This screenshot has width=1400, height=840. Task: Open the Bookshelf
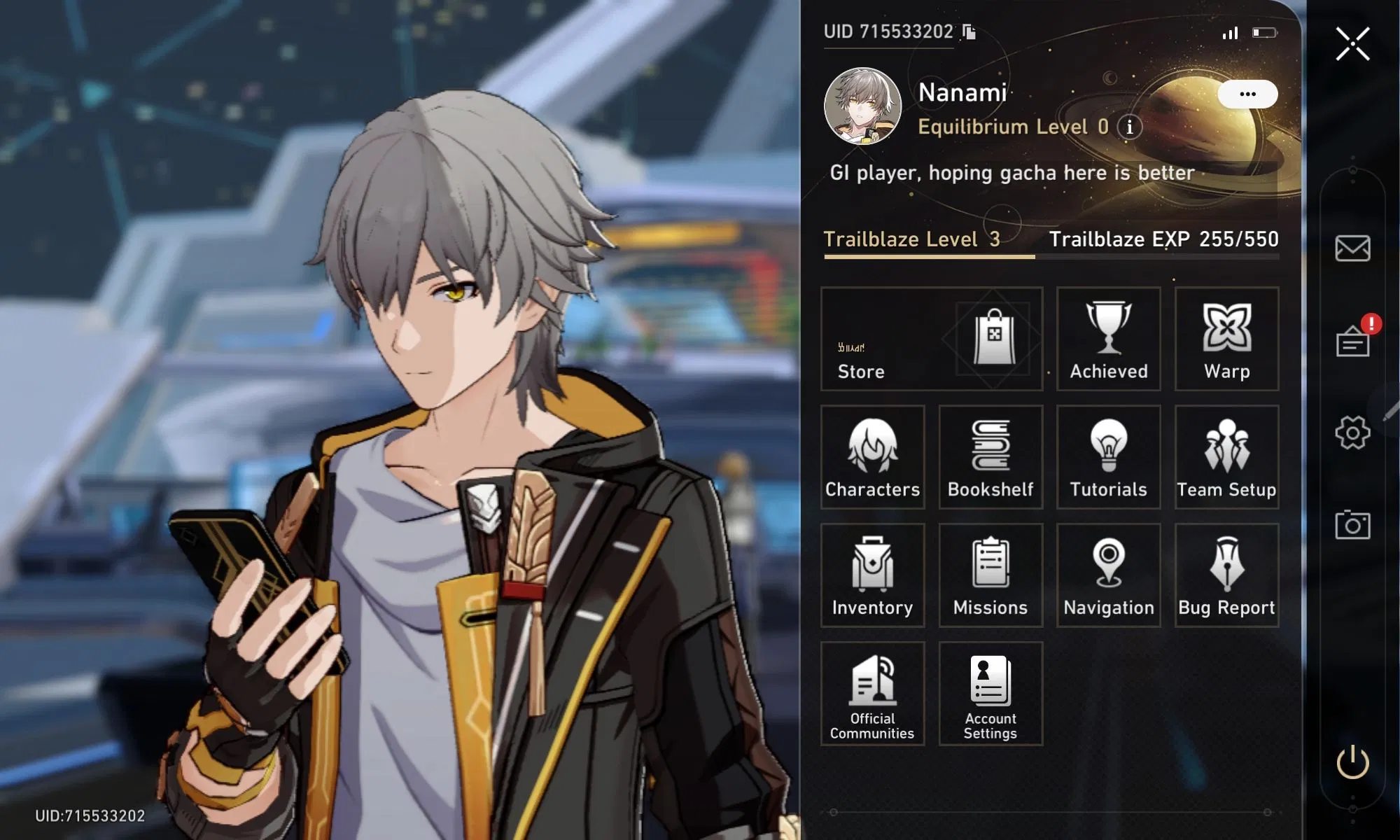[x=990, y=457]
